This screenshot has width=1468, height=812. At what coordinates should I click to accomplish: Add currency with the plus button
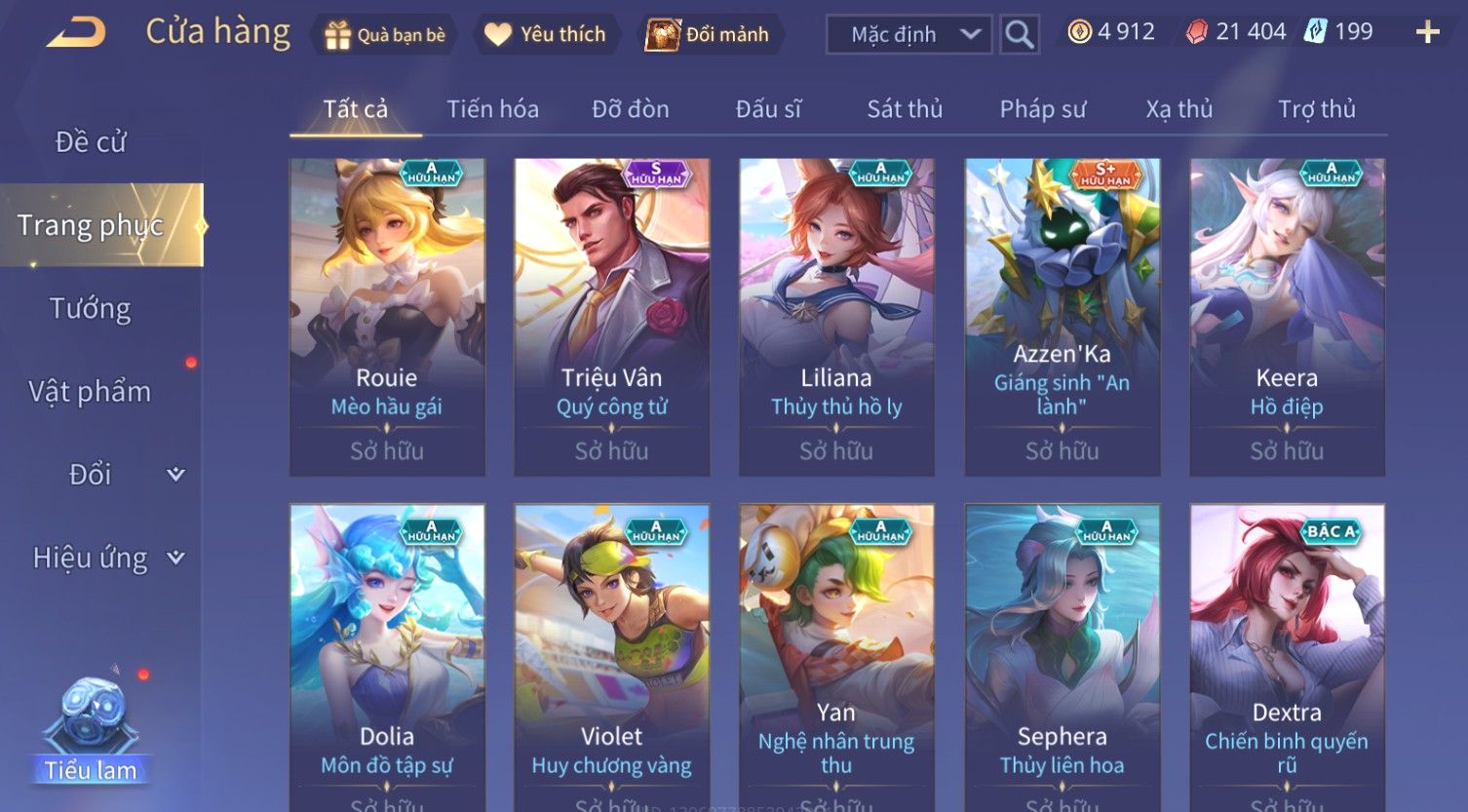pyautogui.click(x=1427, y=33)
